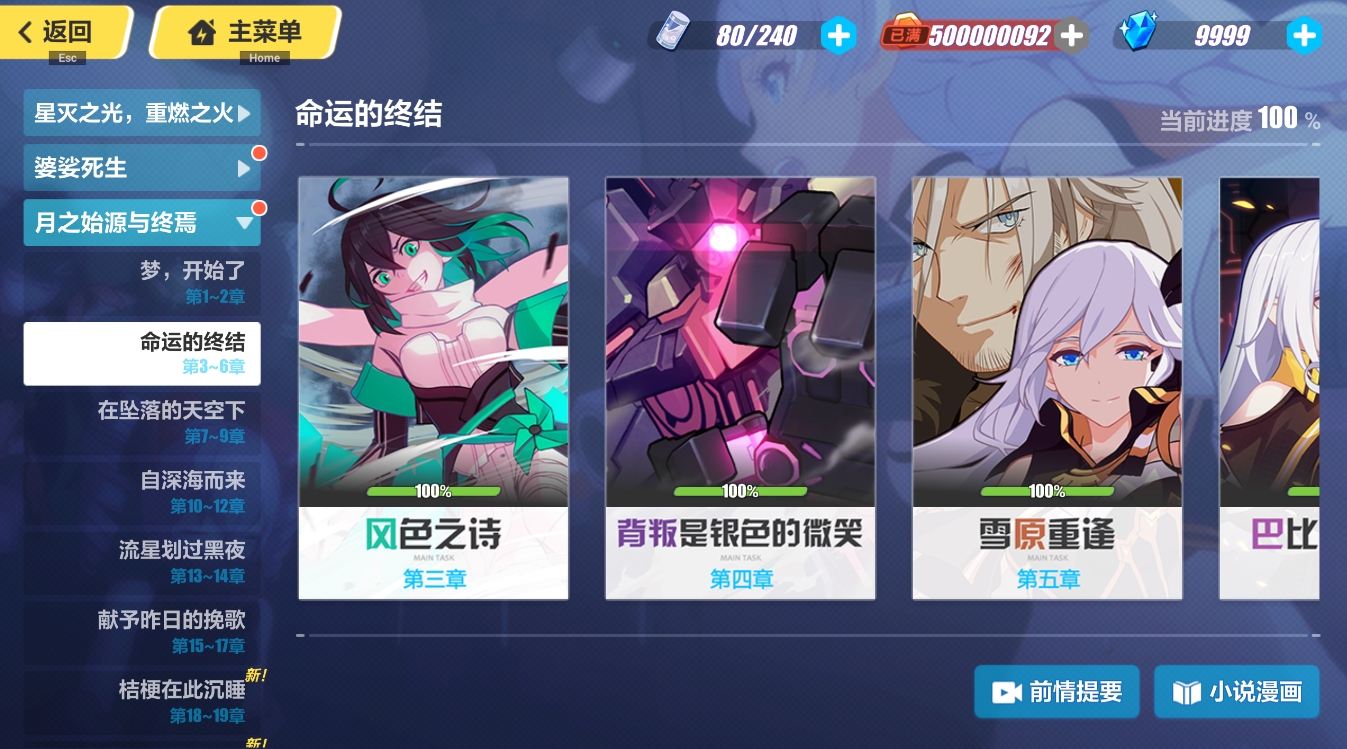
Task: Open 小说漫画 novels and comics
Action: coord(1237,691)
